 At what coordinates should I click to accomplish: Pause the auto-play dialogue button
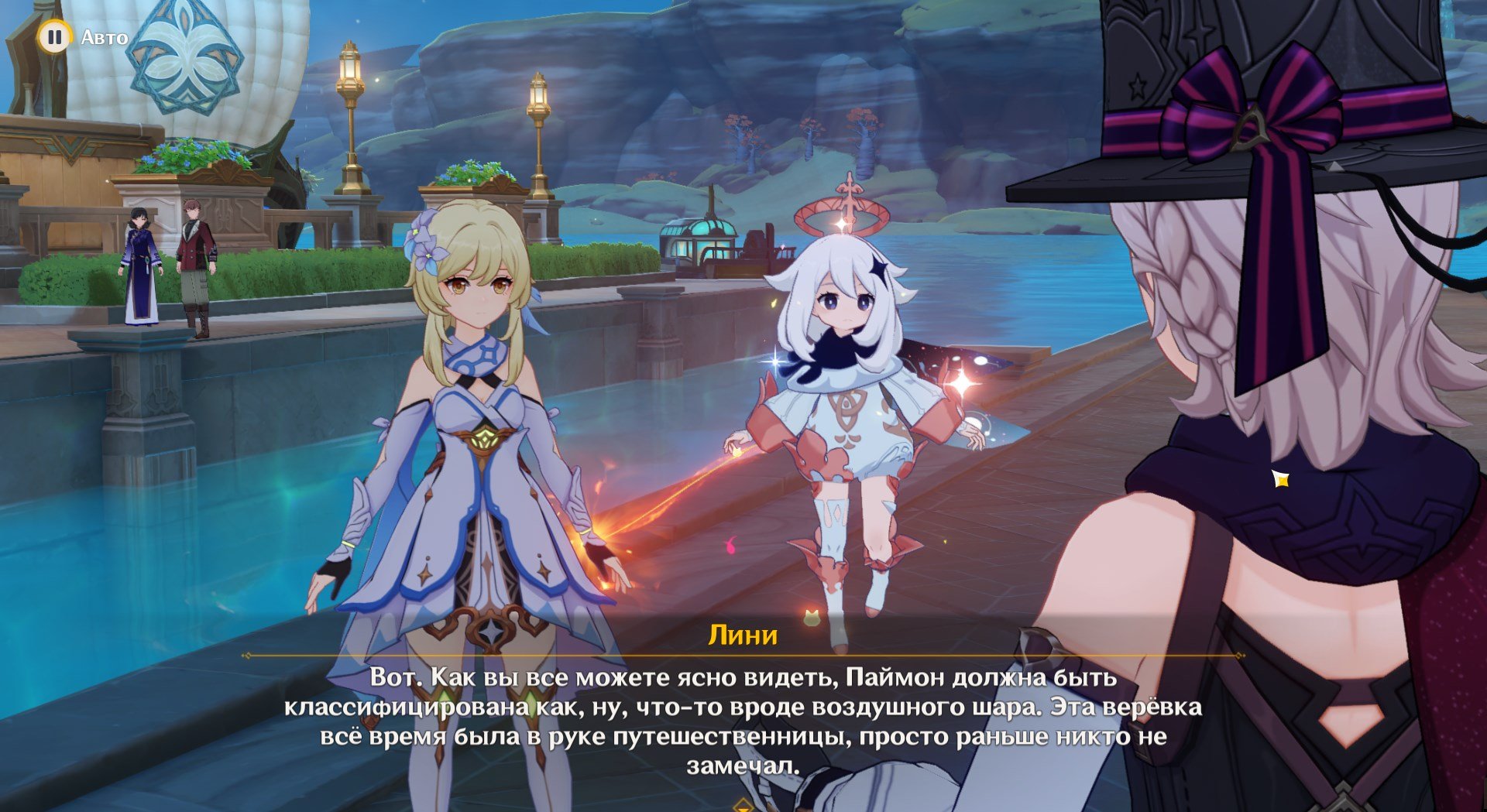54,36
